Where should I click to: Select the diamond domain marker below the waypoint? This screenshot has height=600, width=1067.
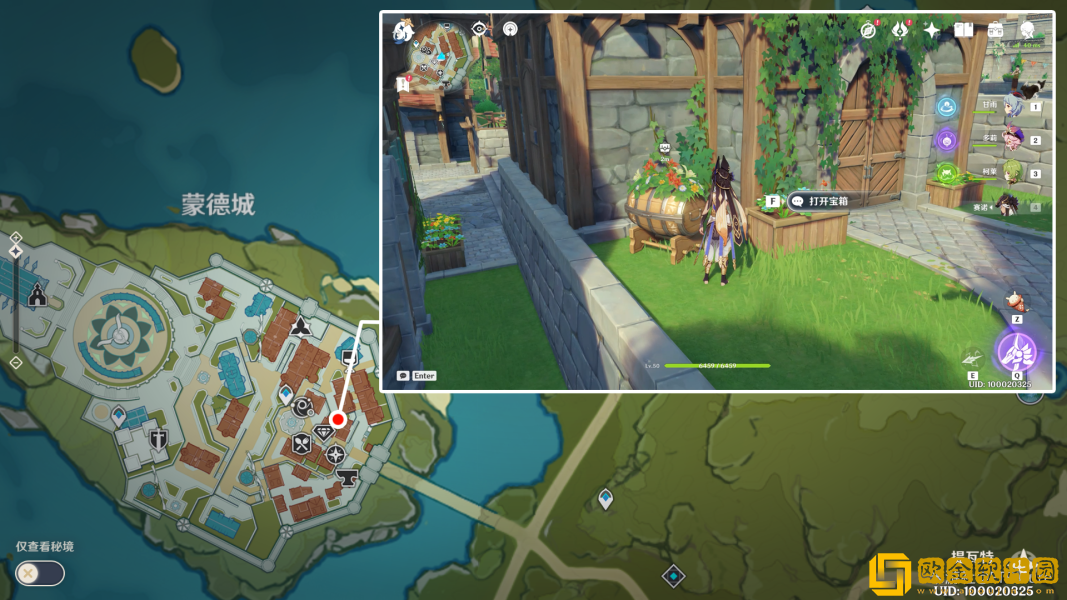click(x=673, y=576)
